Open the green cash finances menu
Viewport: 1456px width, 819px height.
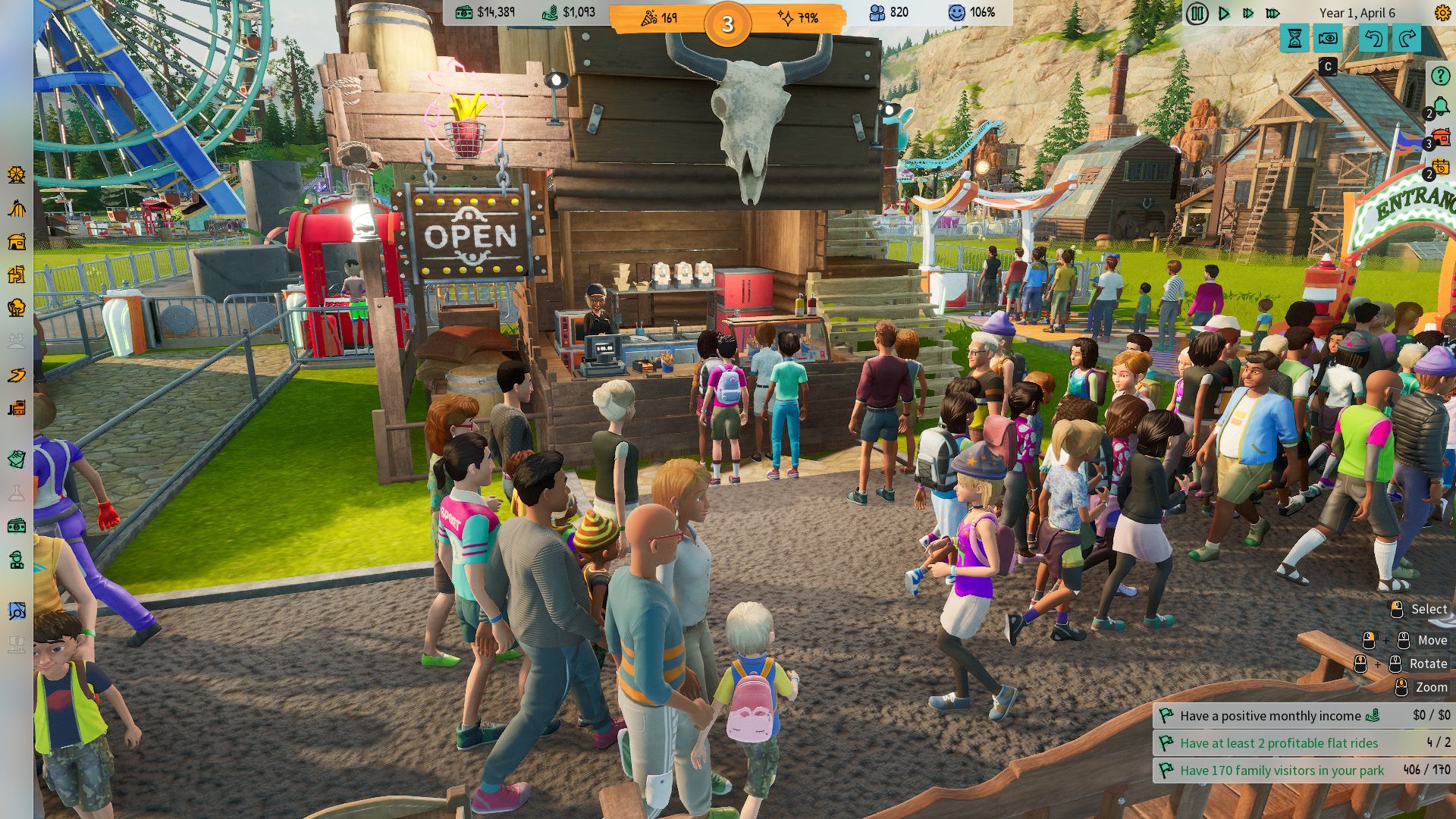pos(17,526)
